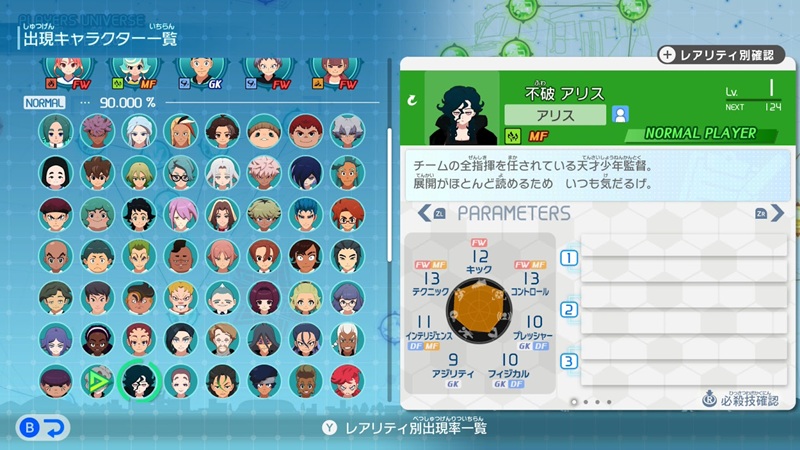Image resolution: width=800 pixels, height=450 pixels.
Task: Select the green play-triangle character tile
Action: [97, 381]
